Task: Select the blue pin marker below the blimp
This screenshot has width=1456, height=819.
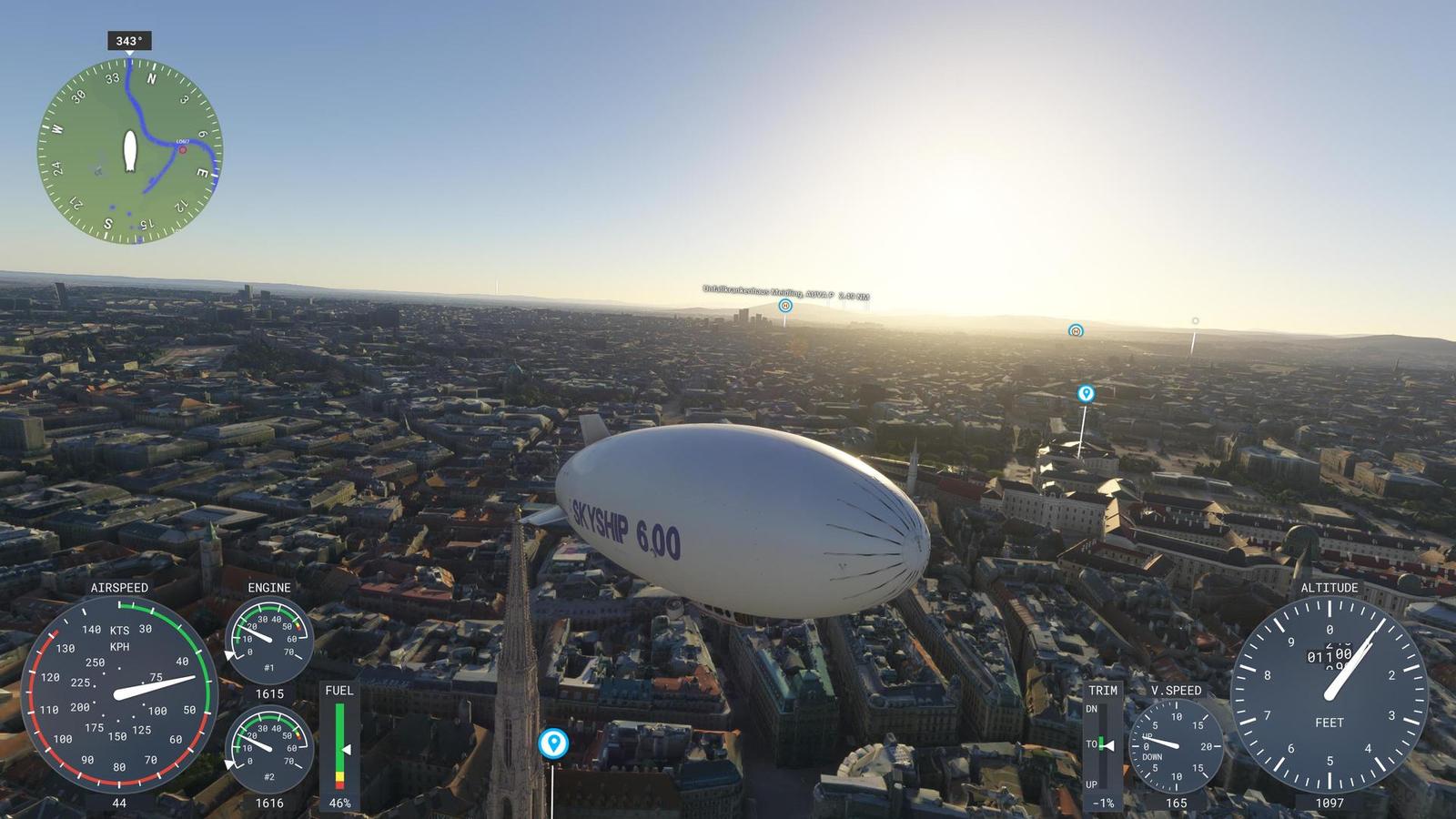Action: [x=553, y=743]
